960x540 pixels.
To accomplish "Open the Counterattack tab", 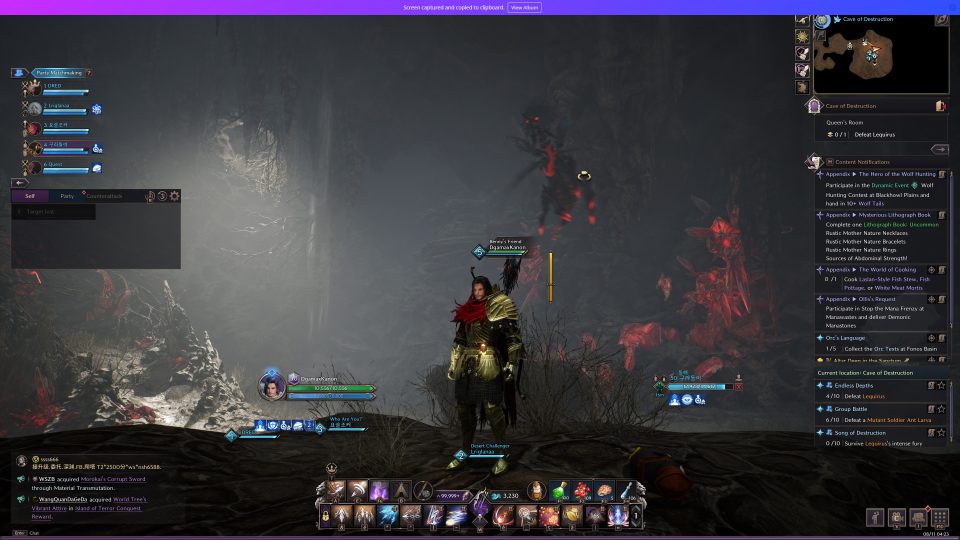I will click(103, 196).
